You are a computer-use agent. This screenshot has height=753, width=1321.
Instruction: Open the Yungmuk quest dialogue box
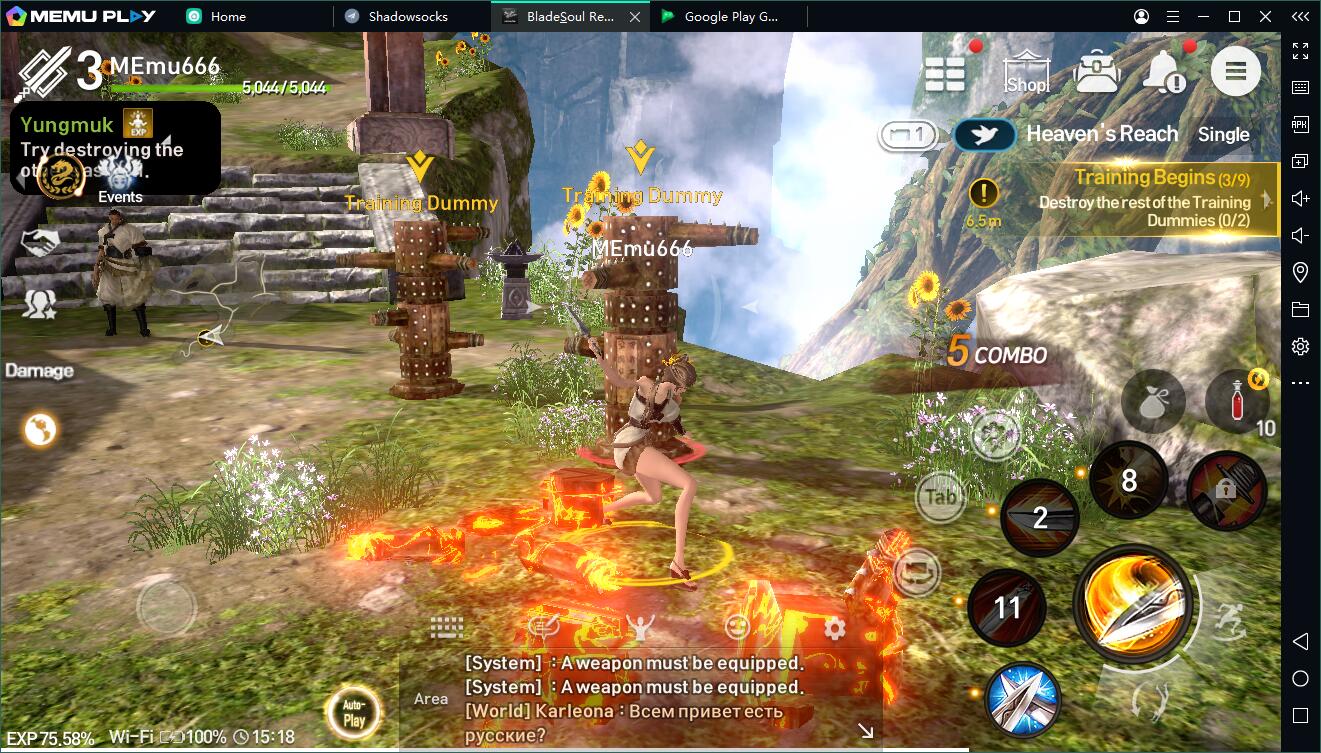click(x=115, y=147)
